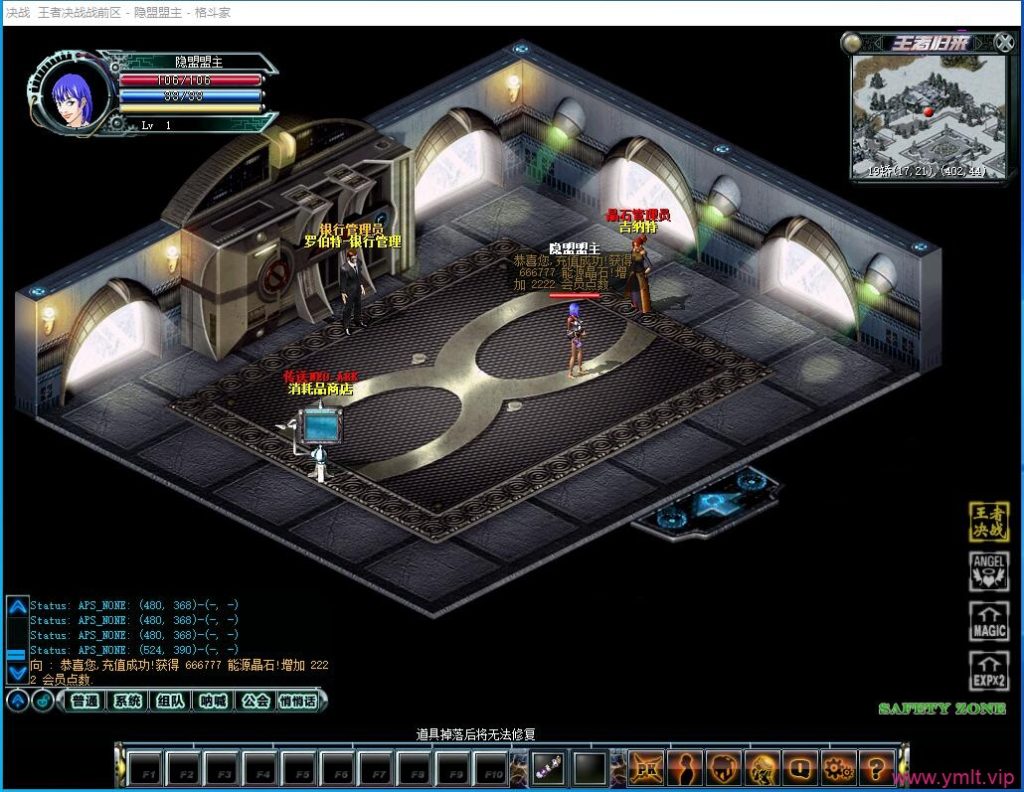Viewport: 1024px width, 792px height.
Task: Select the skateboard item slot
Action: pos(548,768)
